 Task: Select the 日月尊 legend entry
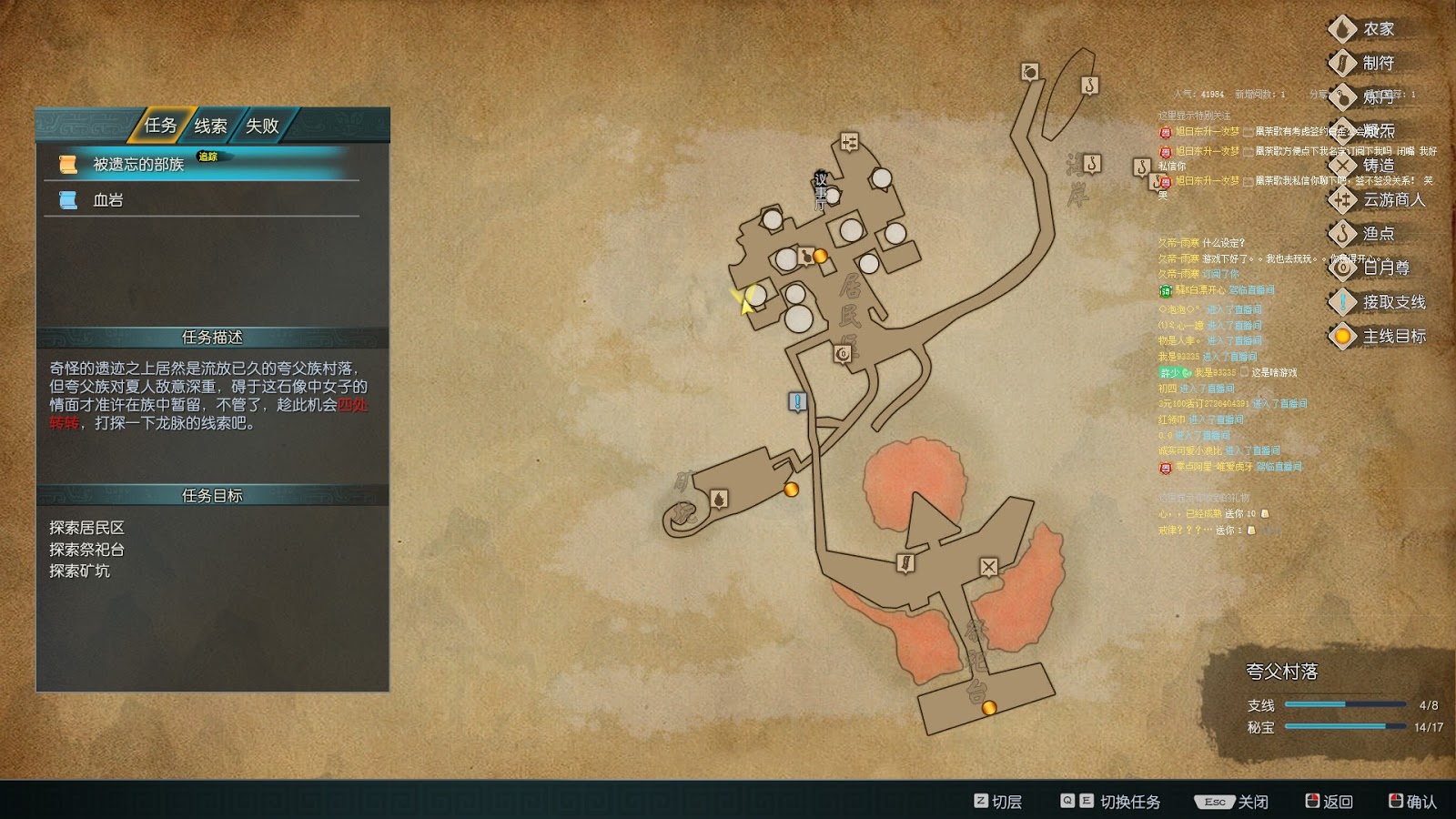[1385, 268]
